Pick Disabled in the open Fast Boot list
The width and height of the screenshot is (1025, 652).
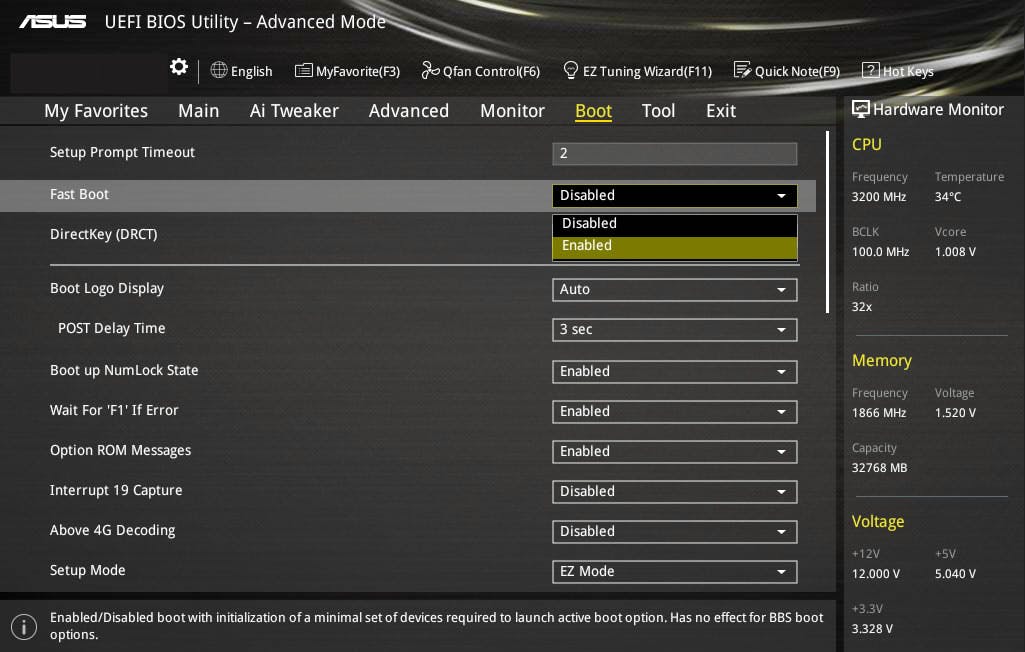tap(674, 224)
